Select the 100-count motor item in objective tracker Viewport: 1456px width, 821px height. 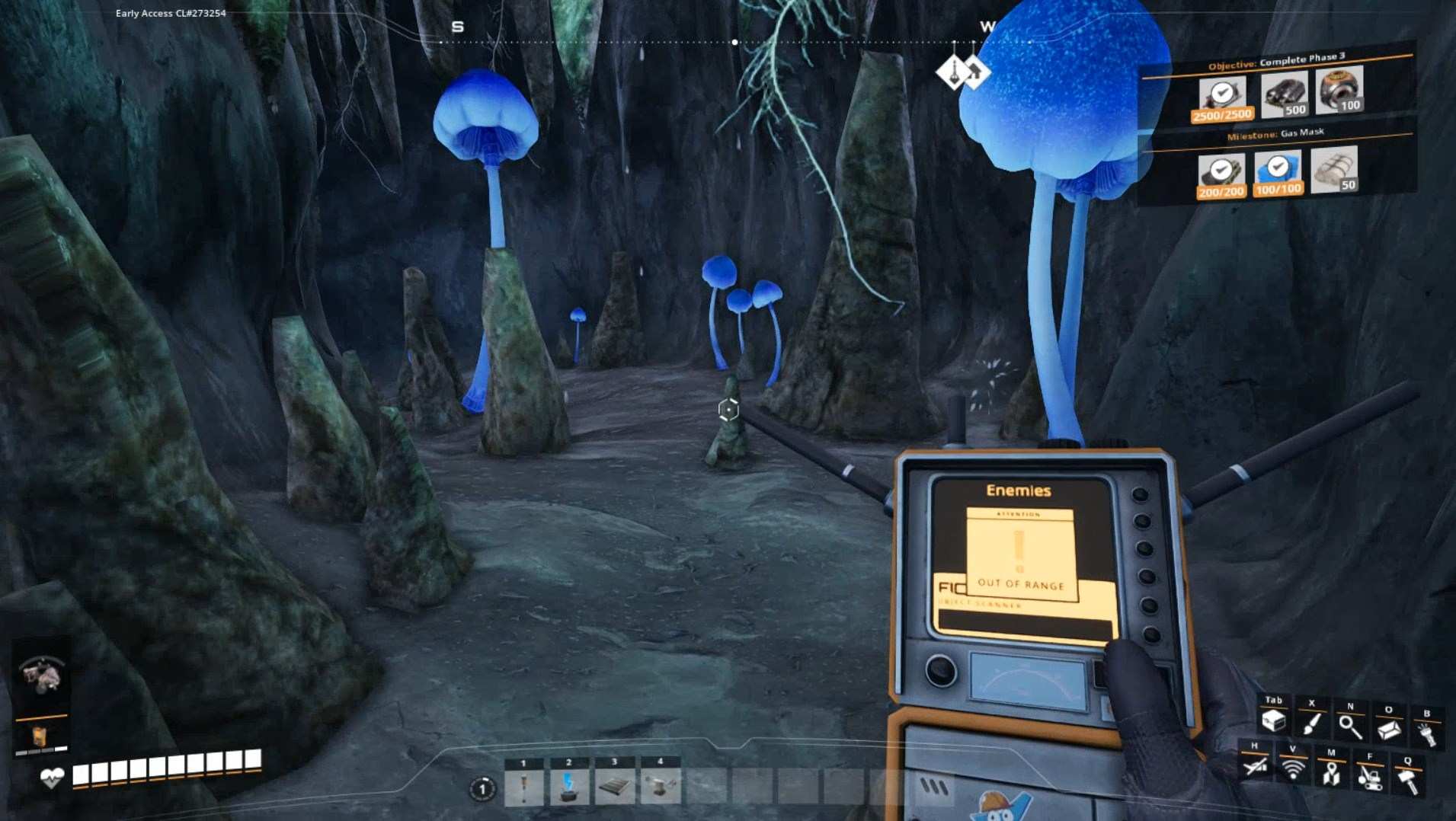pyautogui.click(x=1339, y=90)
